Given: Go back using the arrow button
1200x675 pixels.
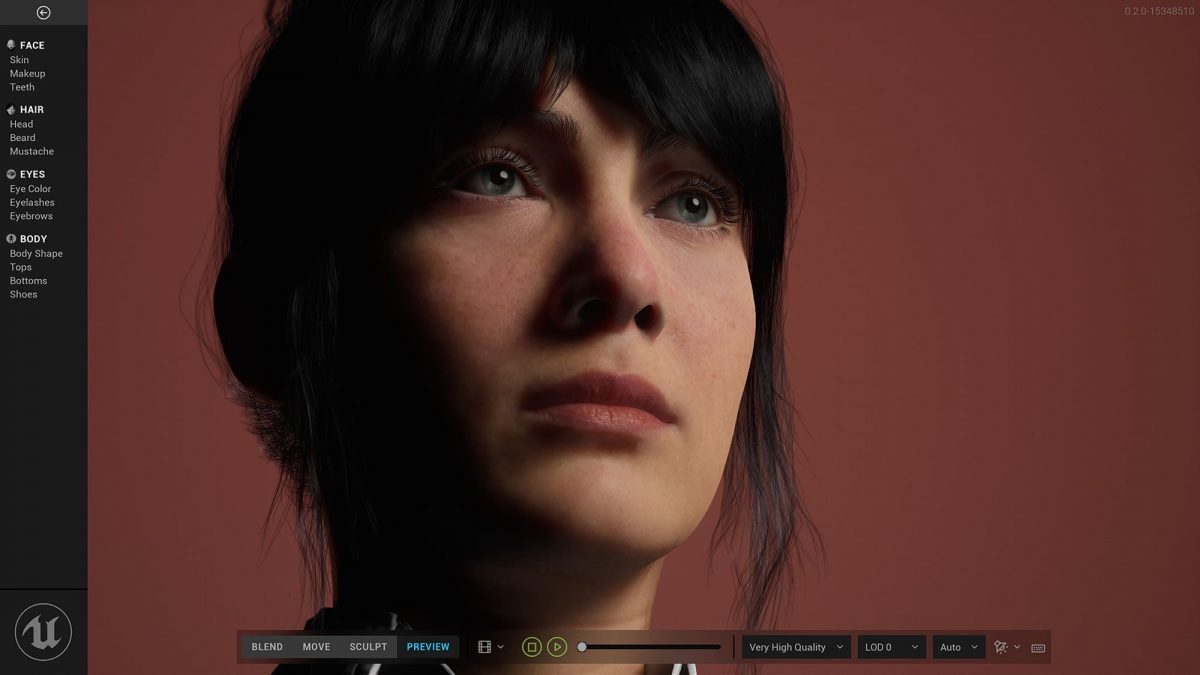Looking at the screenshot, I should (43, 13).
